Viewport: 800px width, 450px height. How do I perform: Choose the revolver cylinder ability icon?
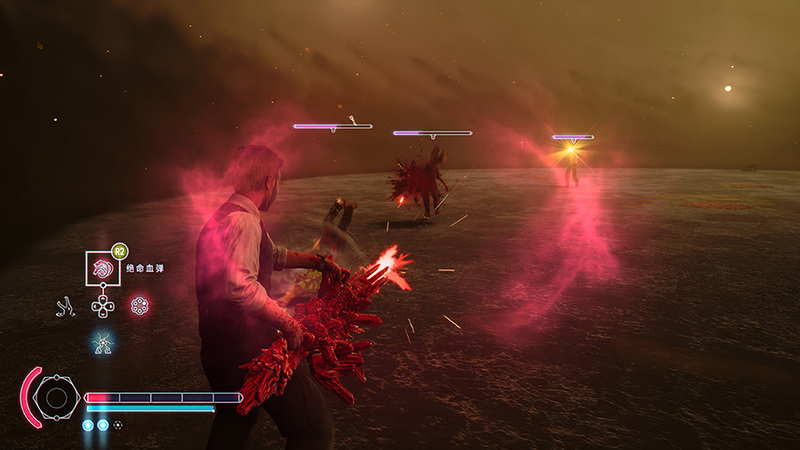(x=140, y=305)
